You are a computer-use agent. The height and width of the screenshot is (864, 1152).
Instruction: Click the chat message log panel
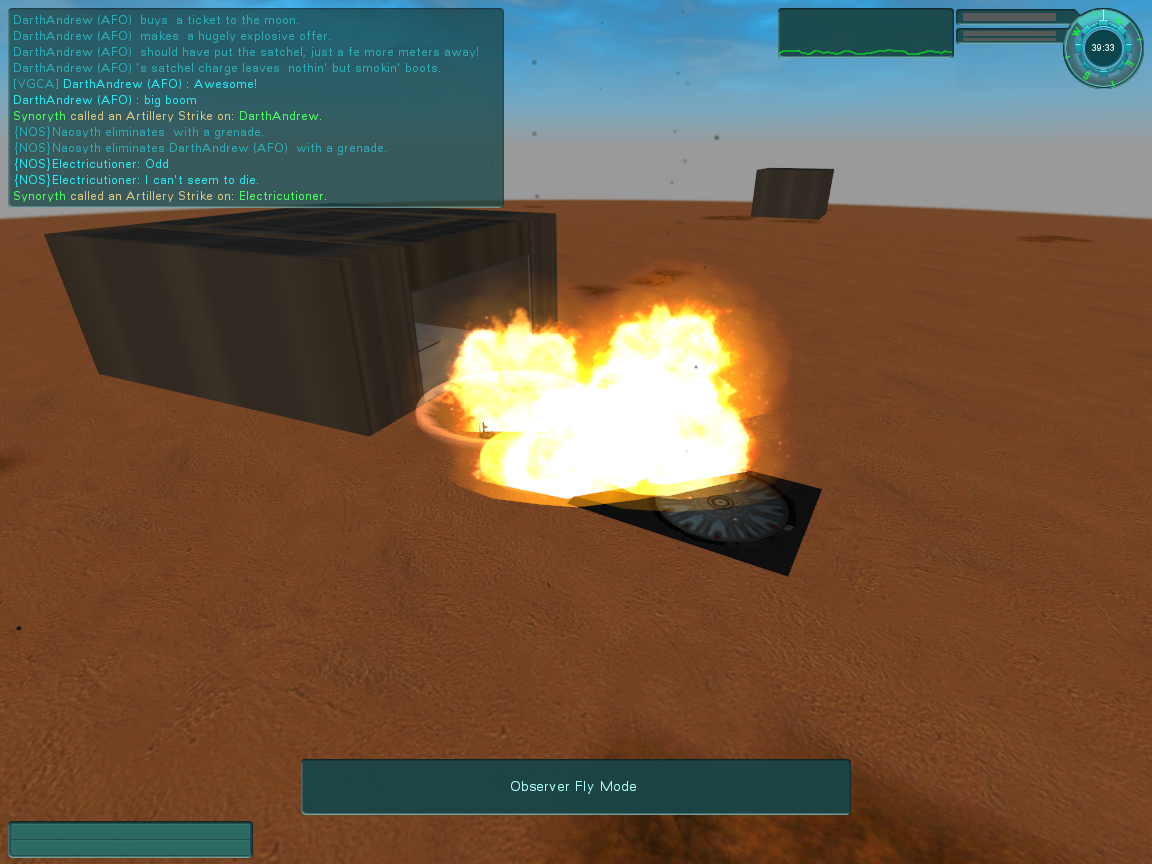coord(256,107)
